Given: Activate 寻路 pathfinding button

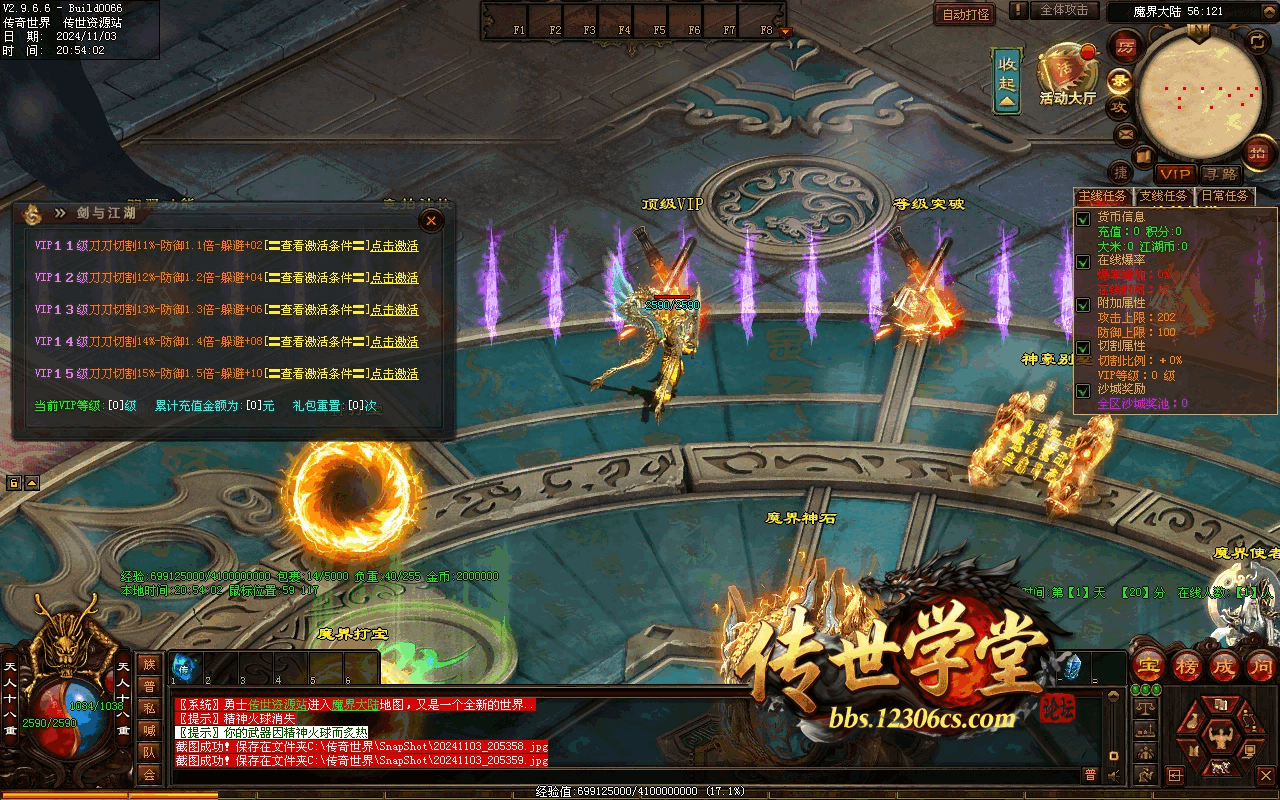Looking at the screenshot, I should click(1220, 174).
